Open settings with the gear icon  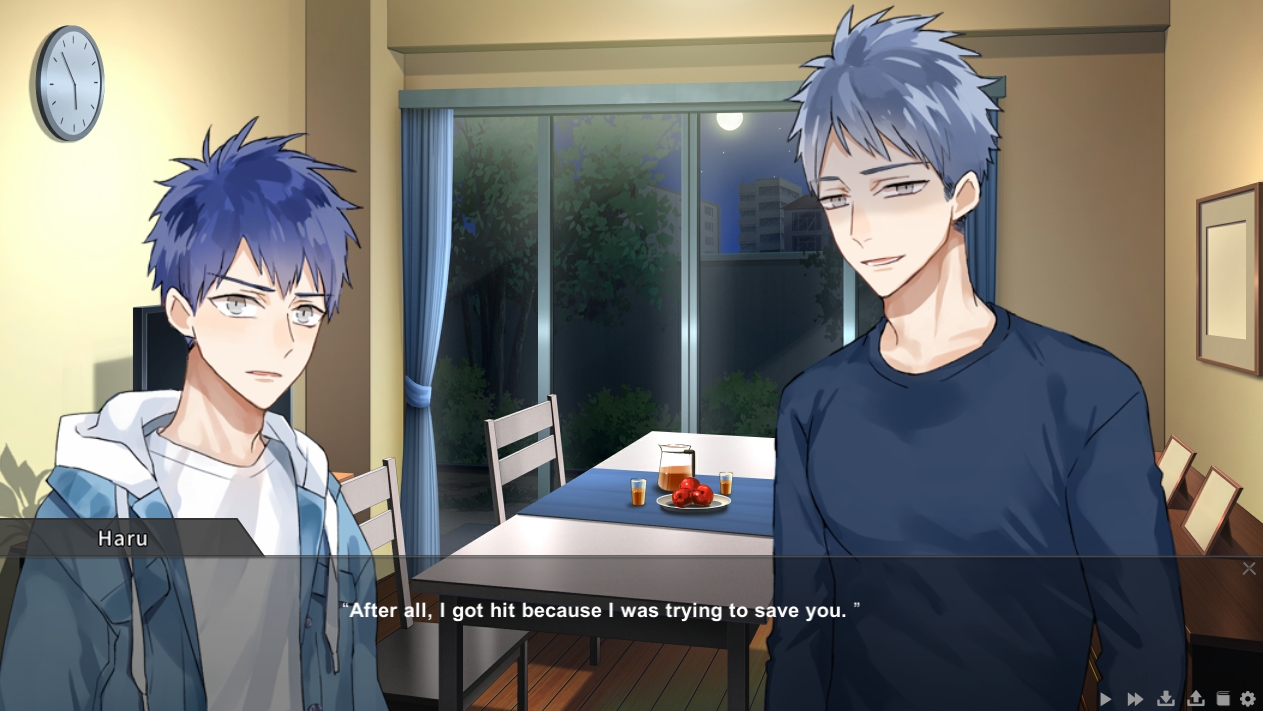pyautogui.click(x=1247, y=699)
